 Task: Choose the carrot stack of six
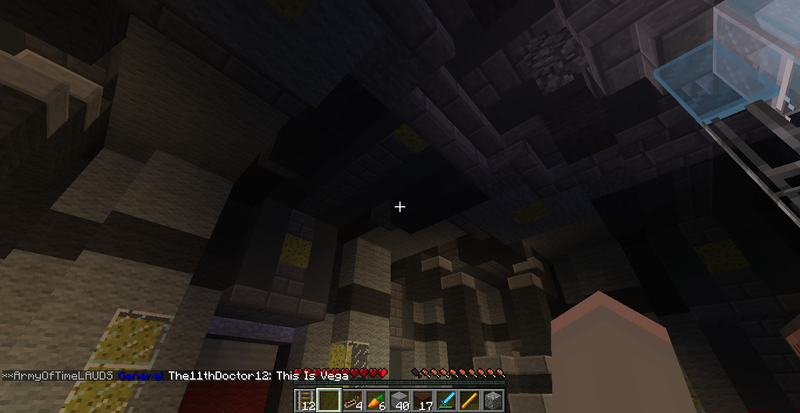click(376, 402)
